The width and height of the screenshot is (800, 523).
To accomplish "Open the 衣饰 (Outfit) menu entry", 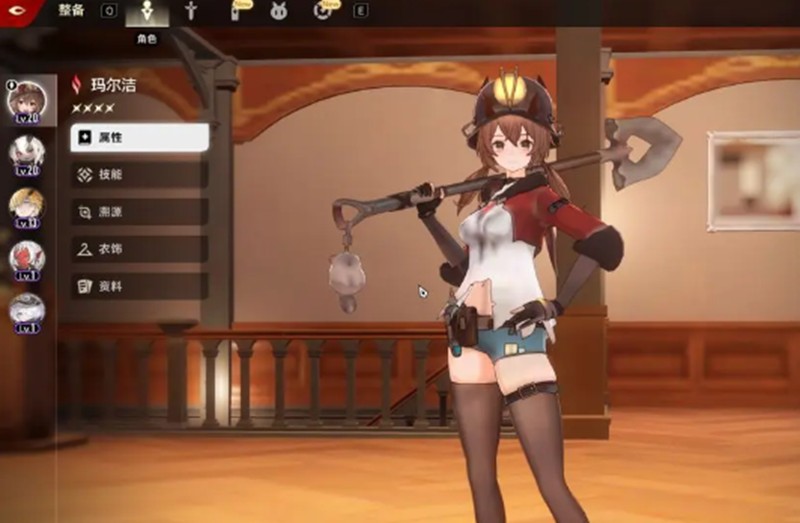I will click(139, 248).
